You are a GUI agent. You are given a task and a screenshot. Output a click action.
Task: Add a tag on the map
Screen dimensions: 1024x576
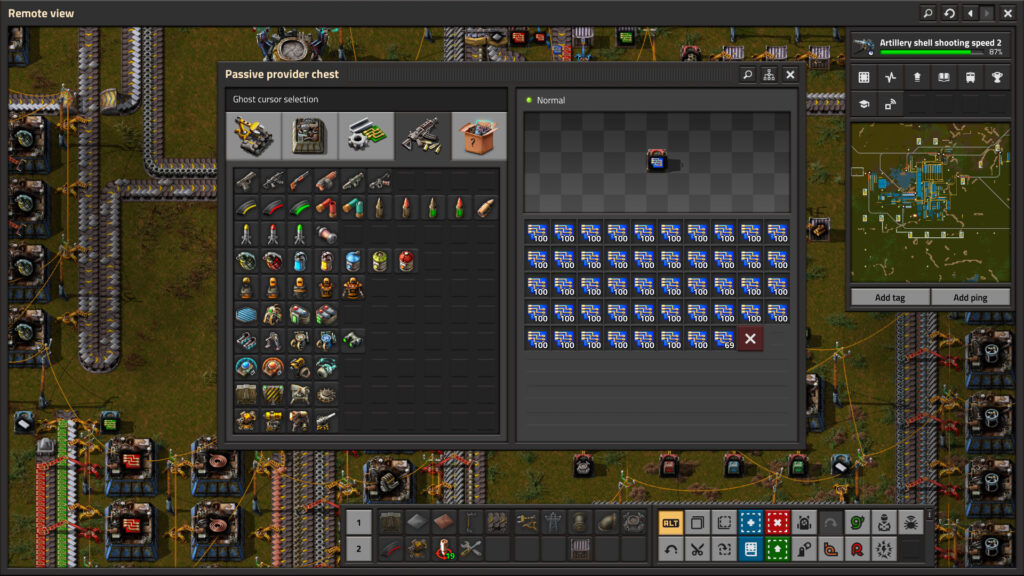pos(889,297)
